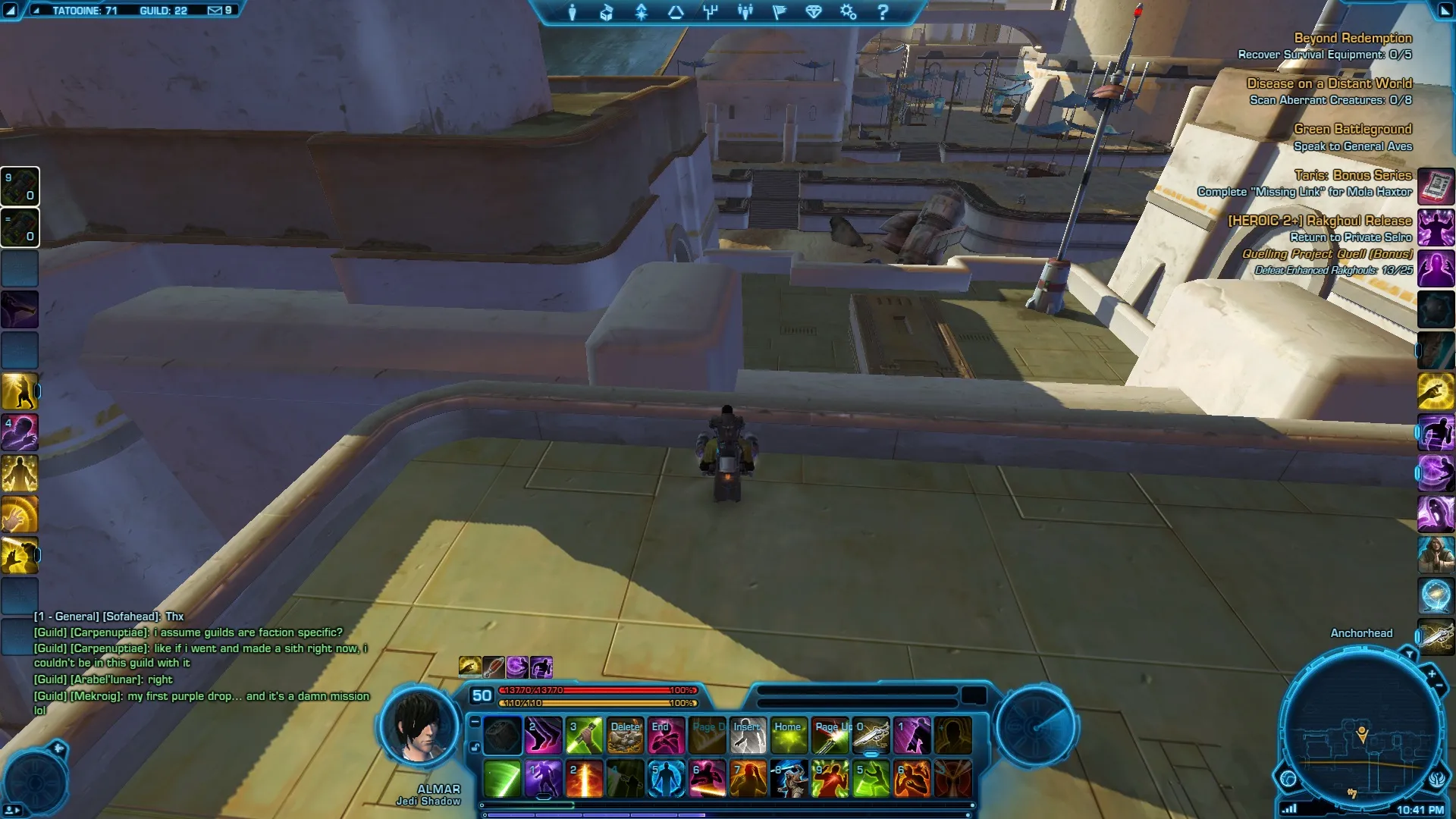This screenshot has height=819, width=1456.
Task: Use the blue shielded figure ability
Action: (667, 779)
